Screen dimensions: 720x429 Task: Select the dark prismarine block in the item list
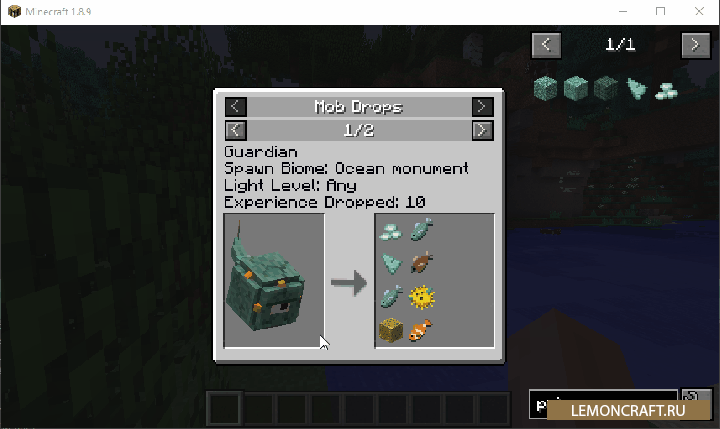605,89
